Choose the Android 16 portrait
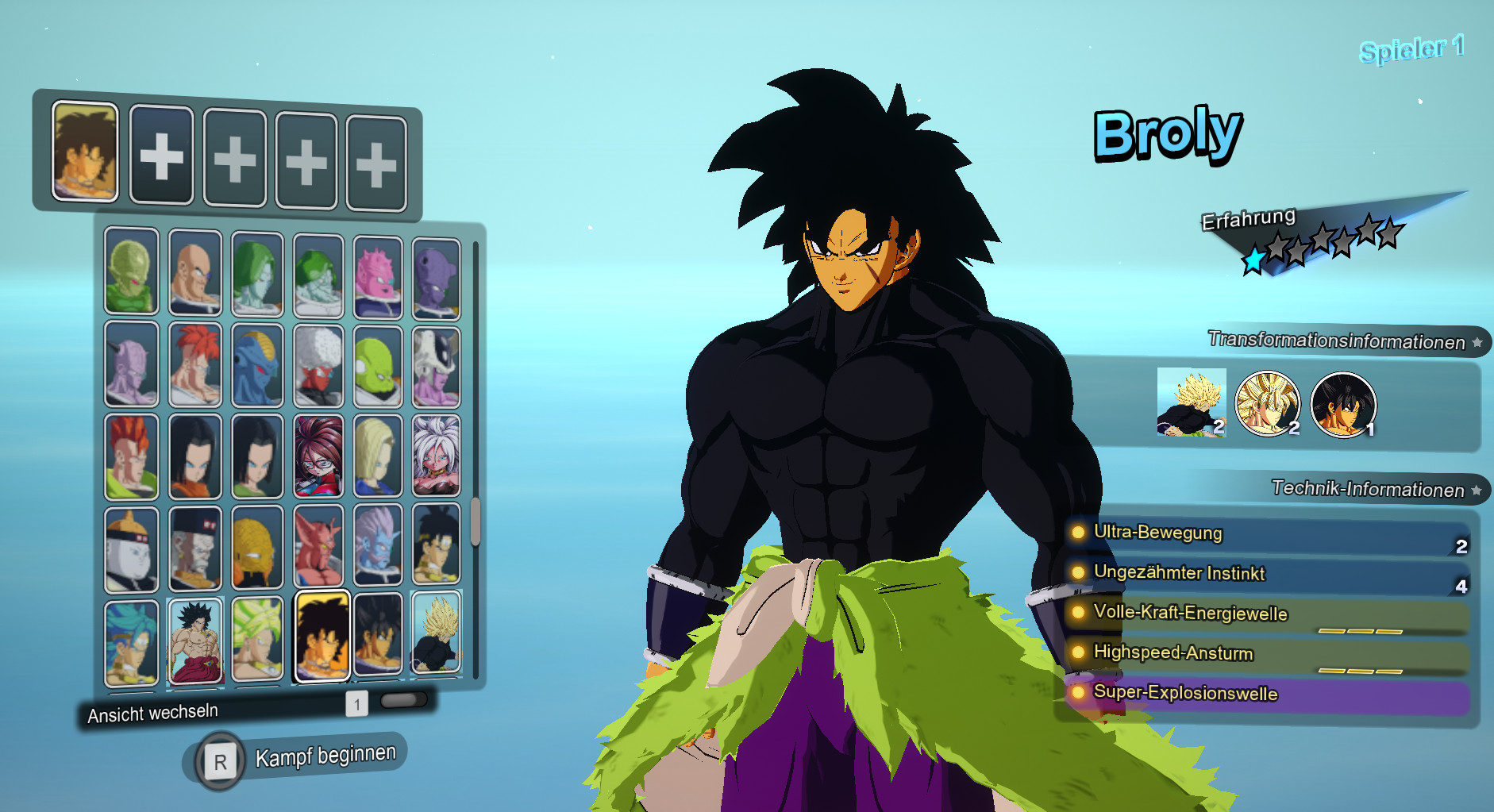 131,456
